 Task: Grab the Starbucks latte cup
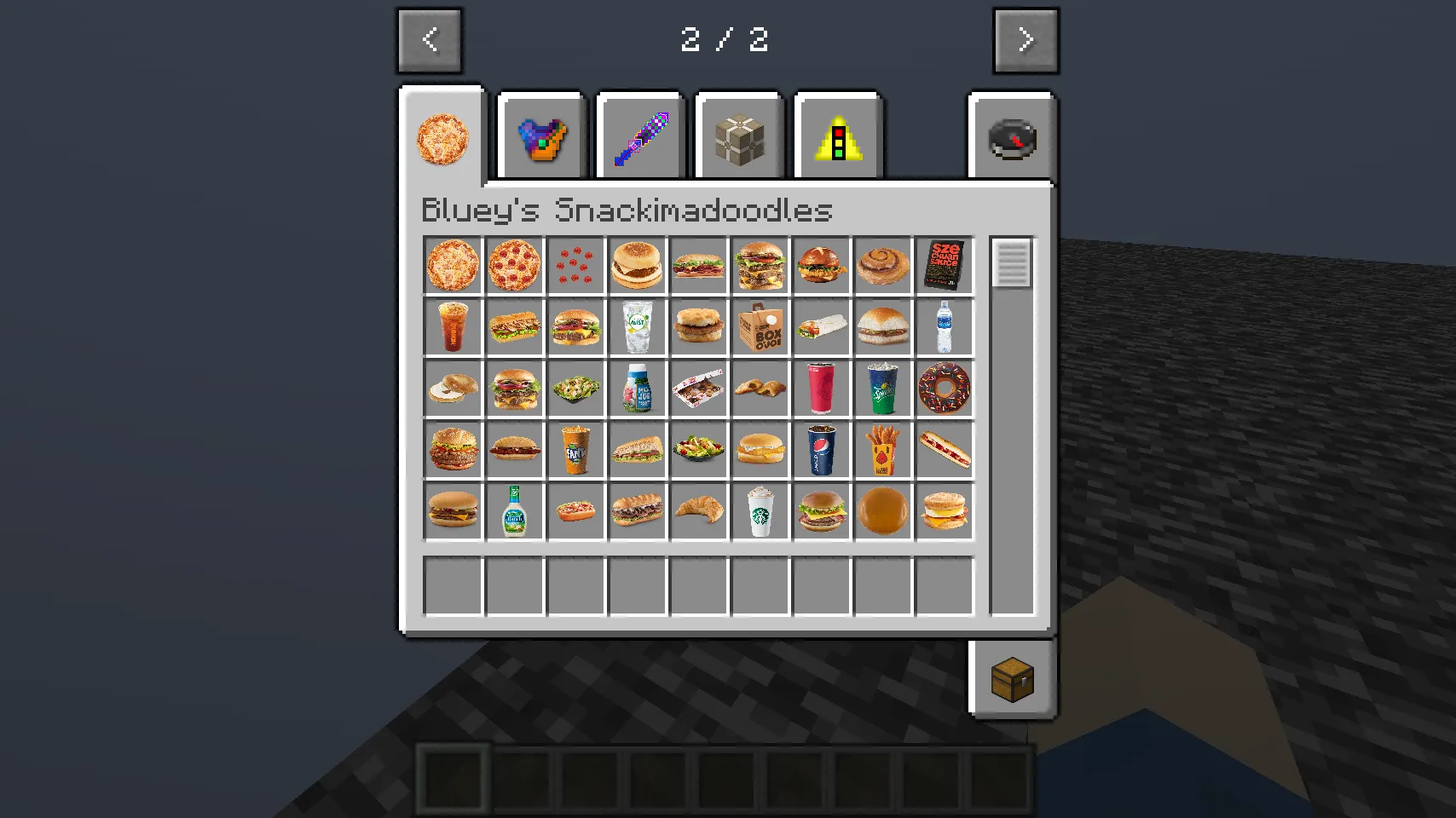(760, 511)
